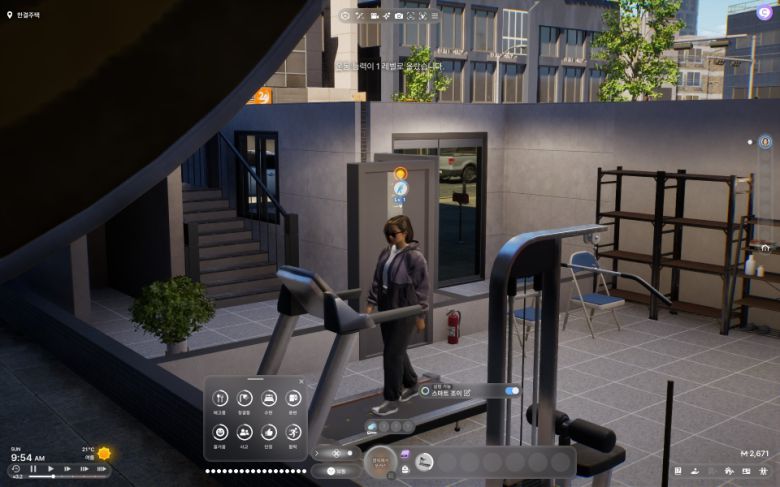Select the energy running figure icon
Image resolution: width=780 pixels, height=487 pixels.
click(x=293, y=432)
